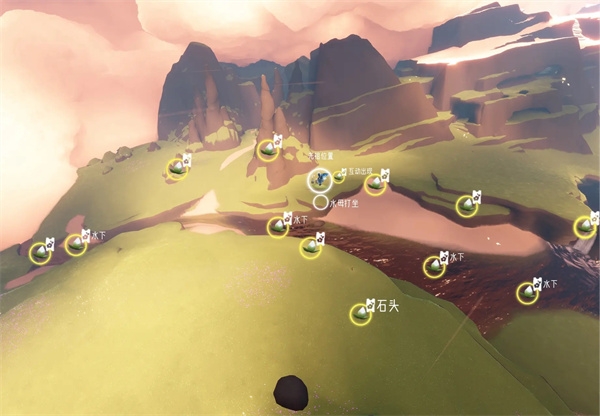Select the map marker labeled 石头
Viewport: 600px width, 416px height.
(x=360, y=314)
